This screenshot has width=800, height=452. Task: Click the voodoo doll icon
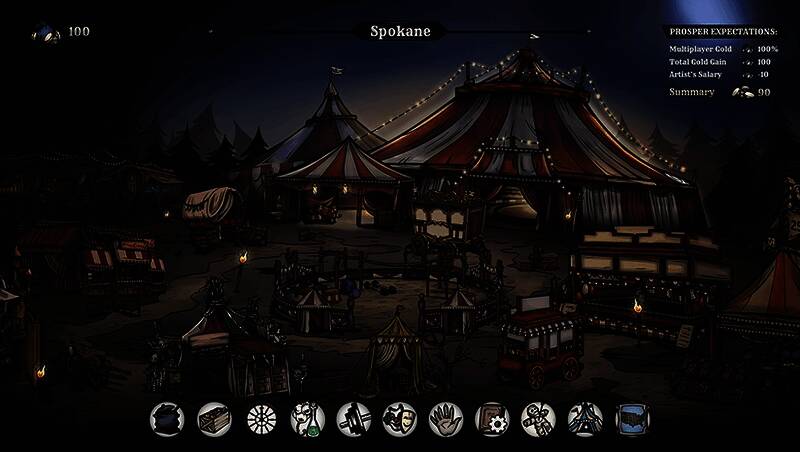539,419
